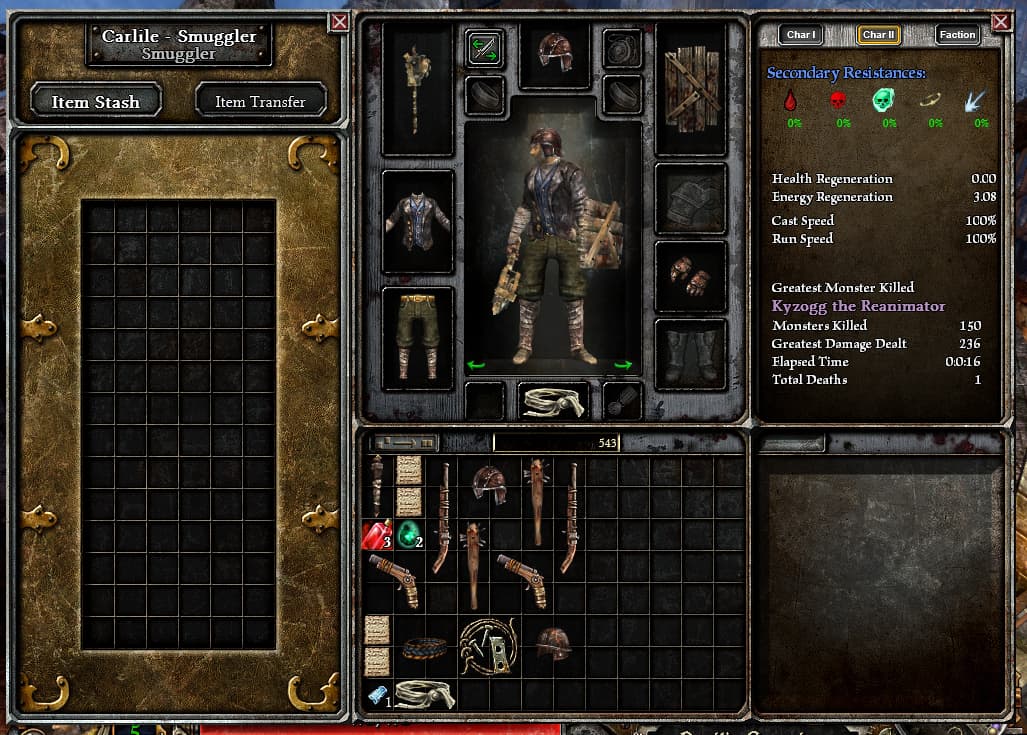Click the equipped belt slot

[x=553, y=400]
